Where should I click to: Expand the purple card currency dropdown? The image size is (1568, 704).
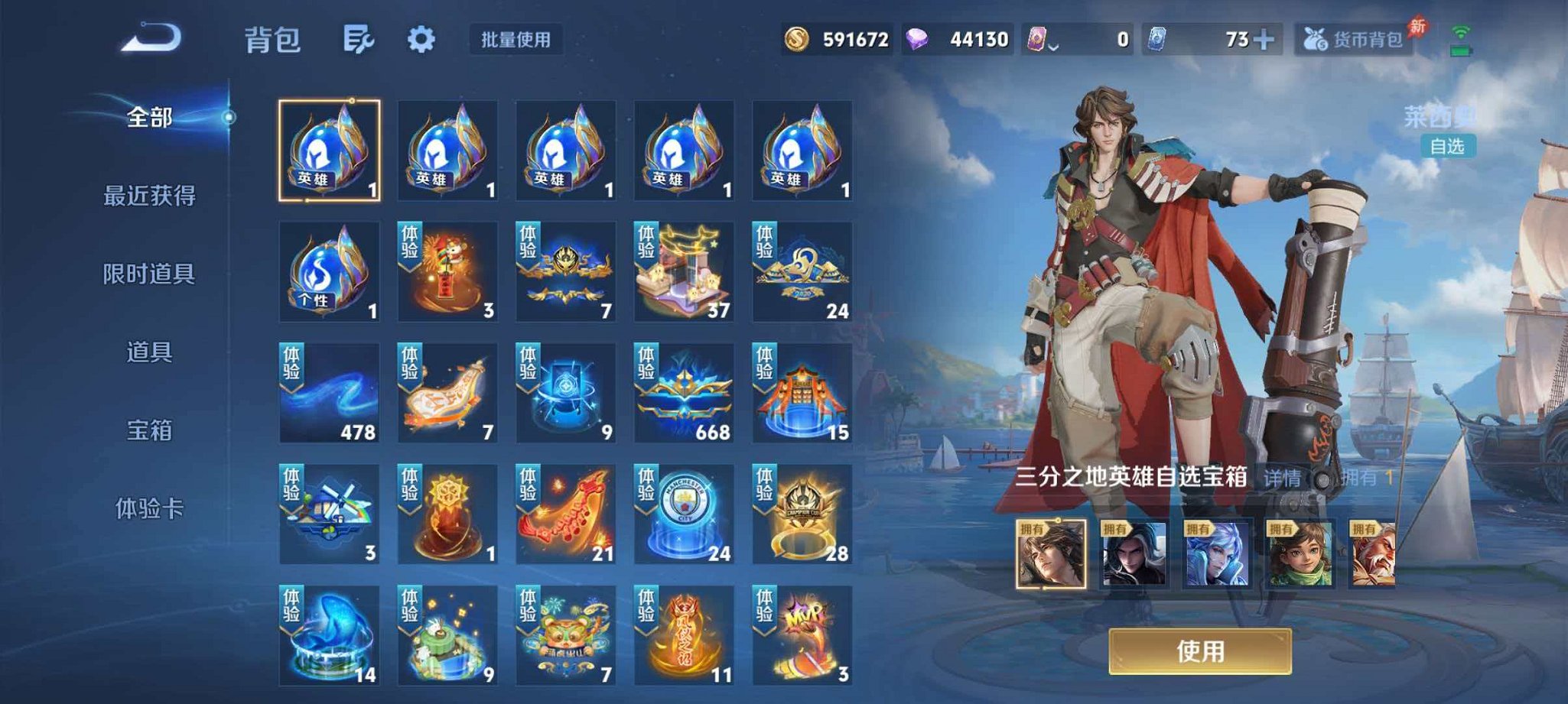click(x=1054, y=46)
